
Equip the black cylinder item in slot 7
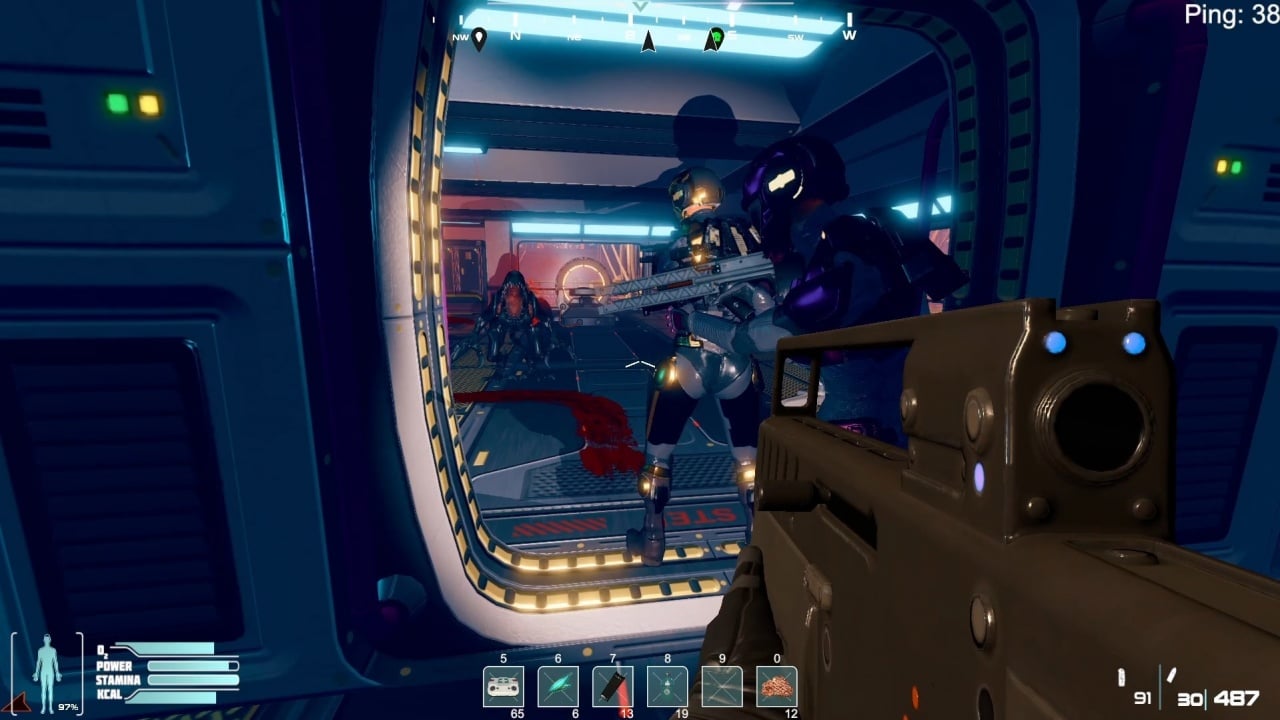click(612, 686)
